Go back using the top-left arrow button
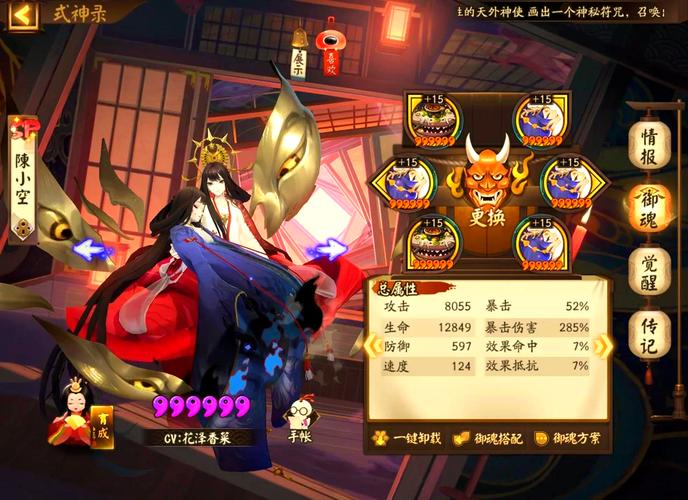688x500 pixels. coord(22,14)
